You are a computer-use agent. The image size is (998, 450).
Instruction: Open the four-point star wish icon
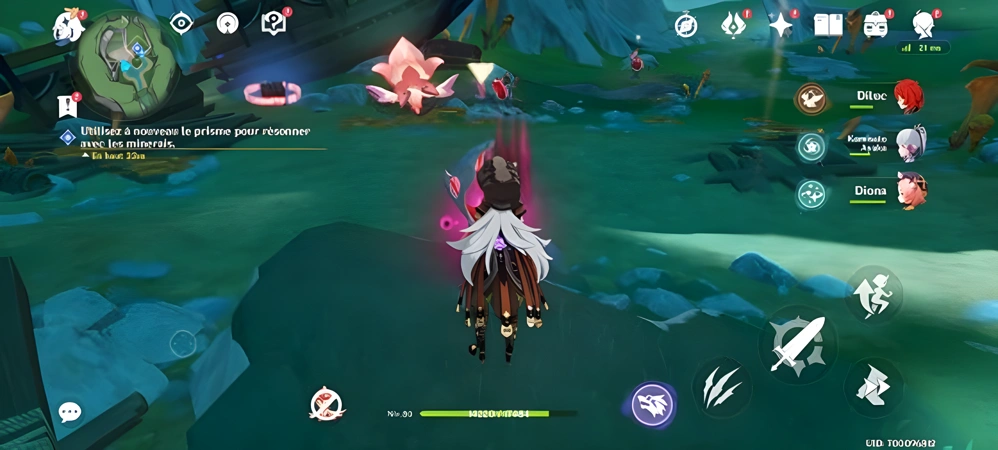[x=780, y=25]
